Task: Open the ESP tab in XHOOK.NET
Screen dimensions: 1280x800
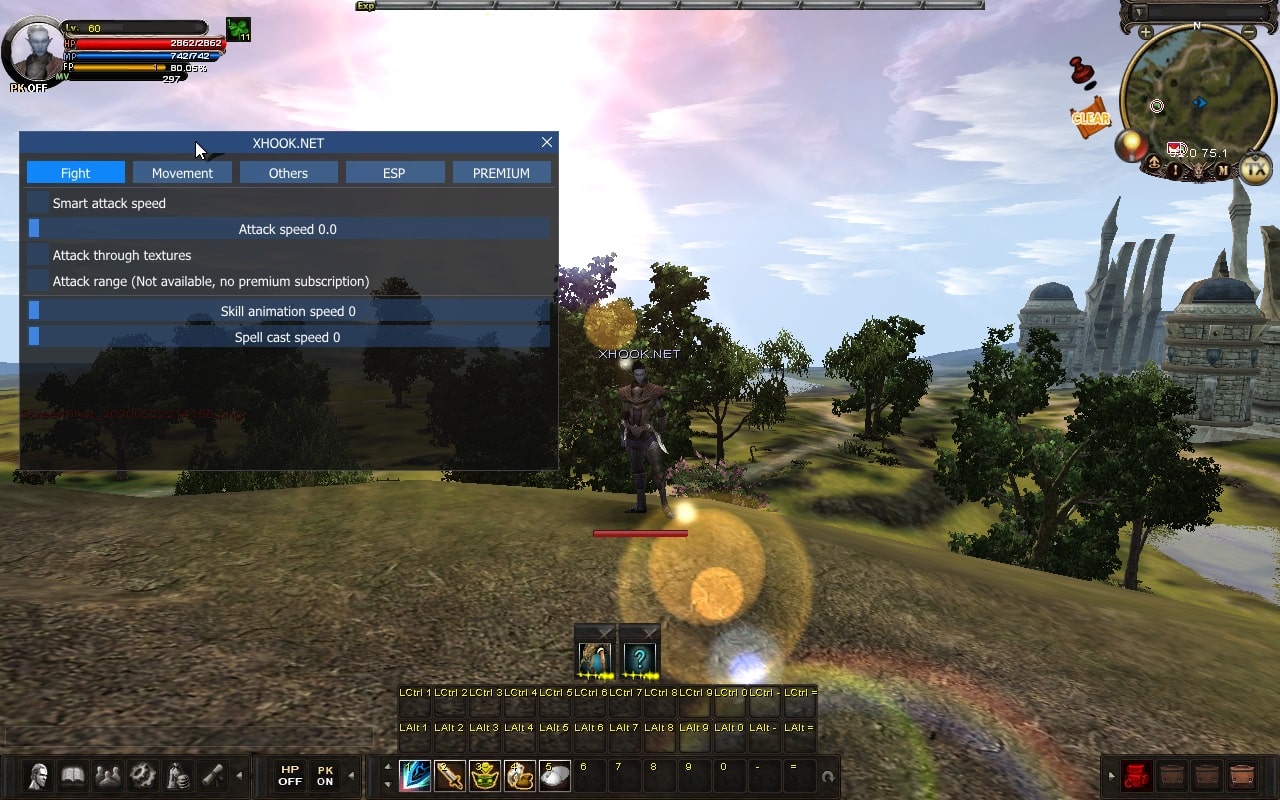Action: [395, 172]
